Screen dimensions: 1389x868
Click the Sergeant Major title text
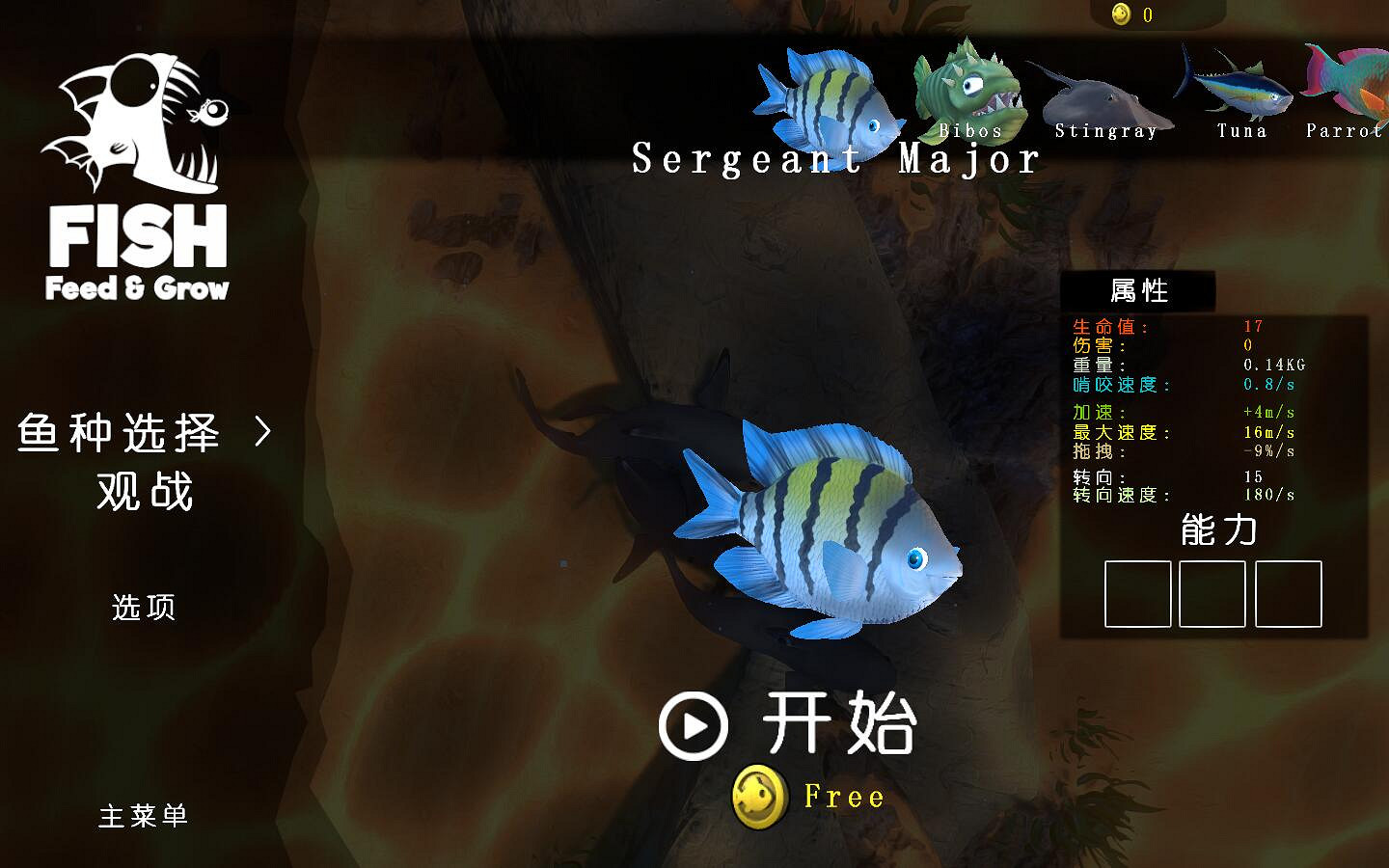(x=835, y=157)
